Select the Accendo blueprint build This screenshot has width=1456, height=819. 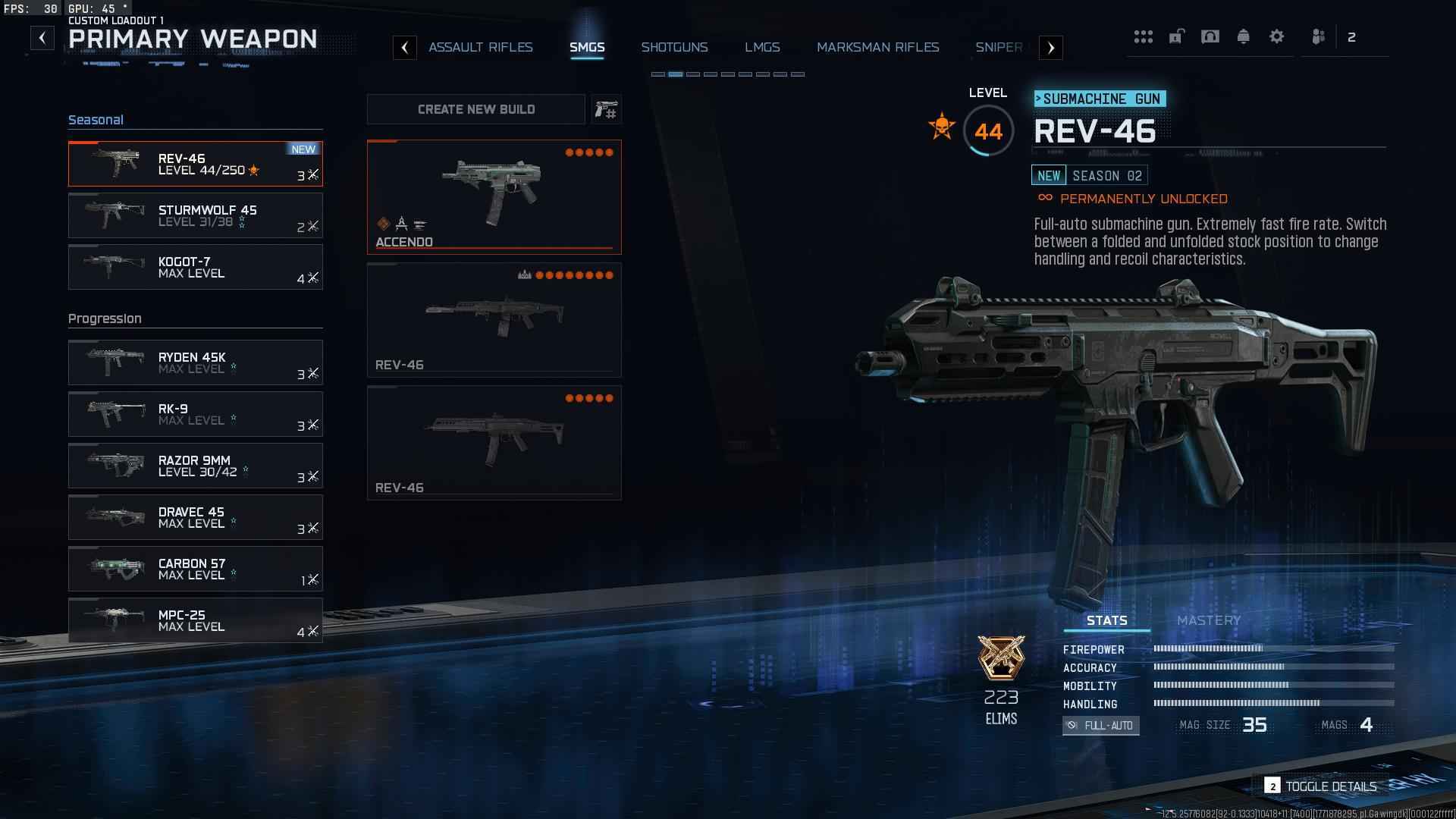(494, 196)
